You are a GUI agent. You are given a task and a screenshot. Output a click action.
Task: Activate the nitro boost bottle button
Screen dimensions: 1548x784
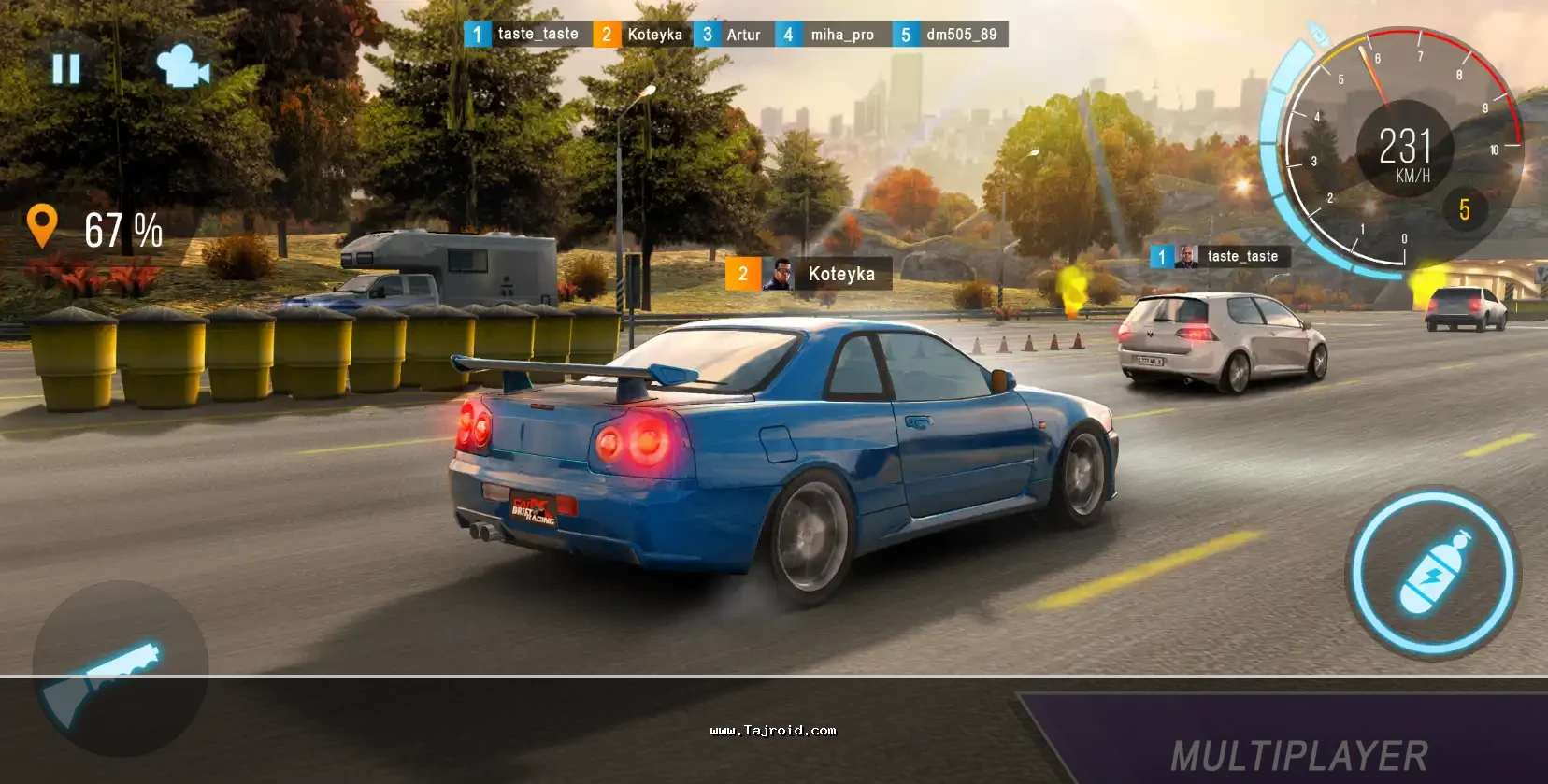(1433, 572)
